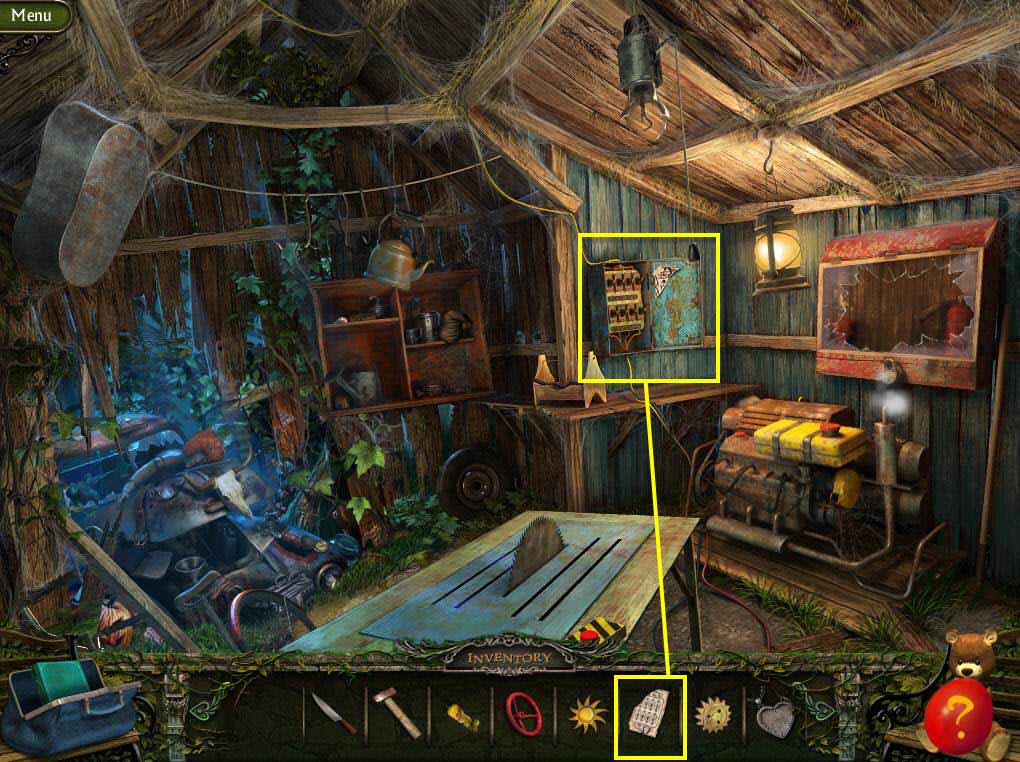The width and height of the screenshot is (1020, 762).
Task: Select the red oval ring item
Action: point(523,714)
